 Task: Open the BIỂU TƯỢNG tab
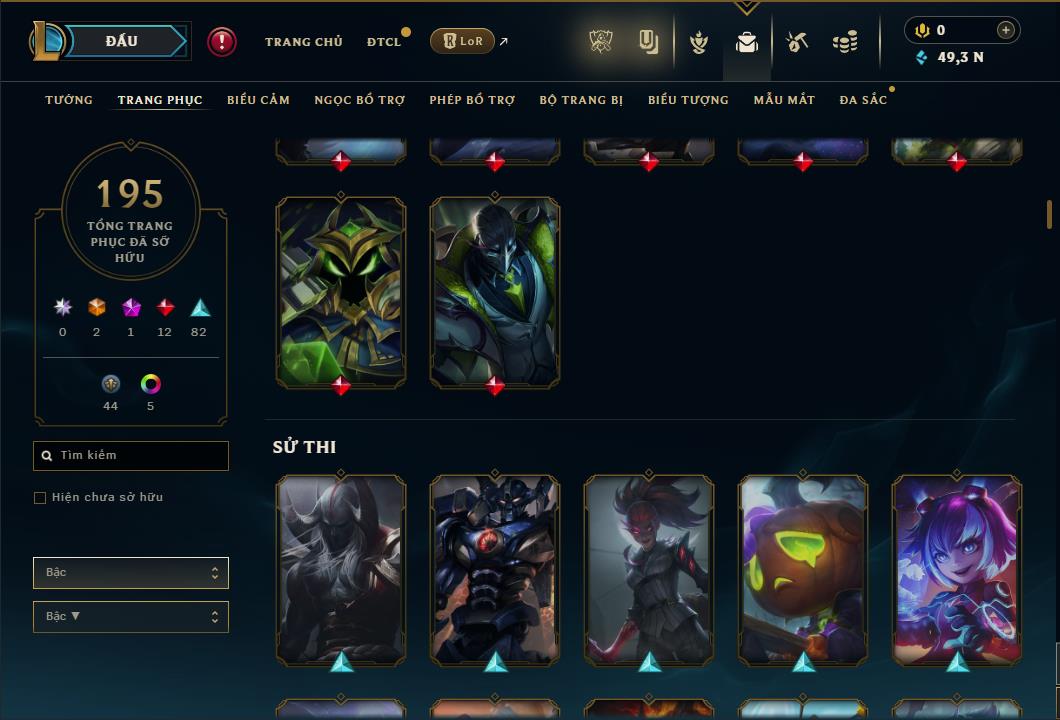pyautogui.click(x=688, y=100)
